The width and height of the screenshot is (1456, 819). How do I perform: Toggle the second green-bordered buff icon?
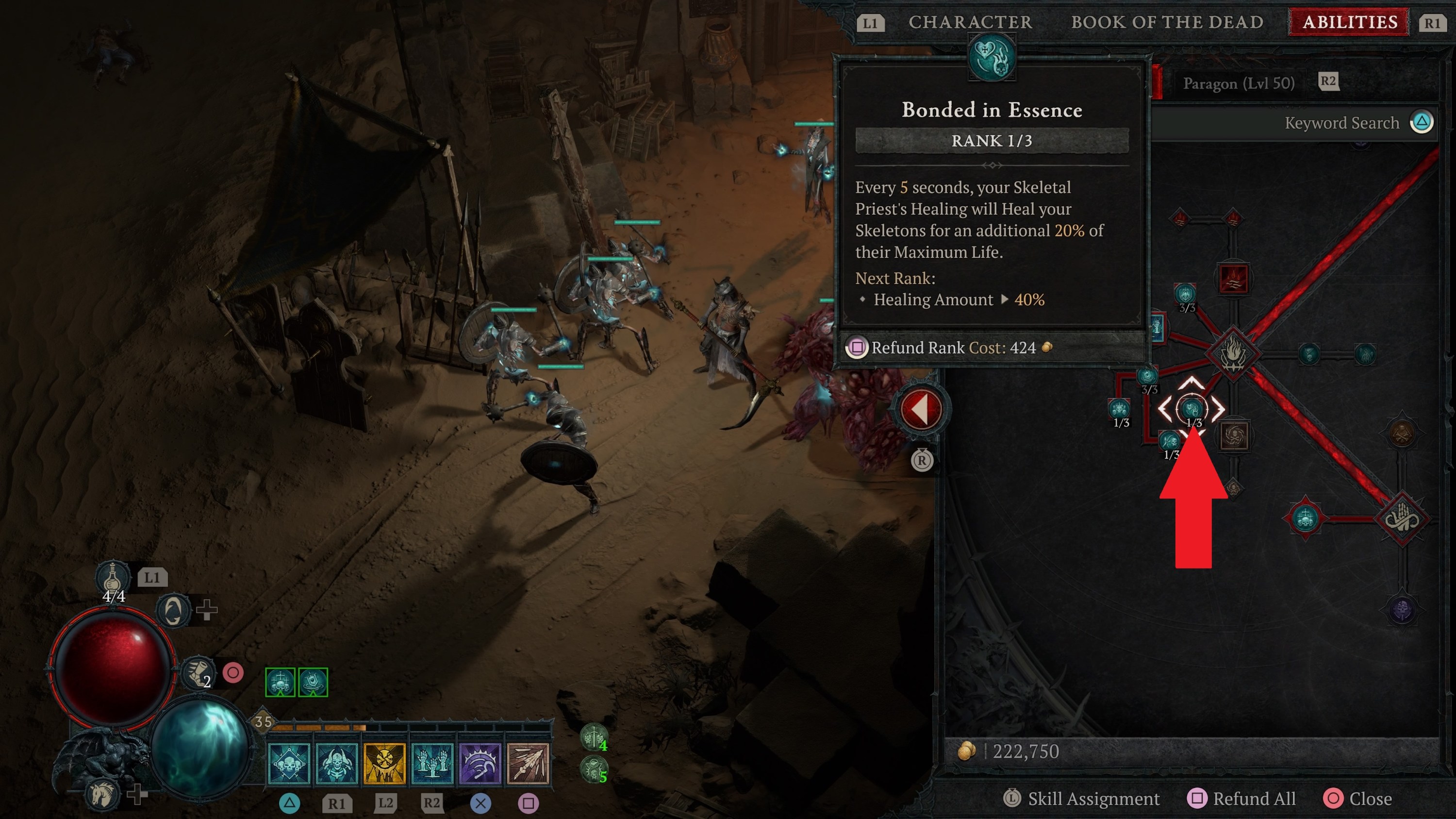(313, 682)
